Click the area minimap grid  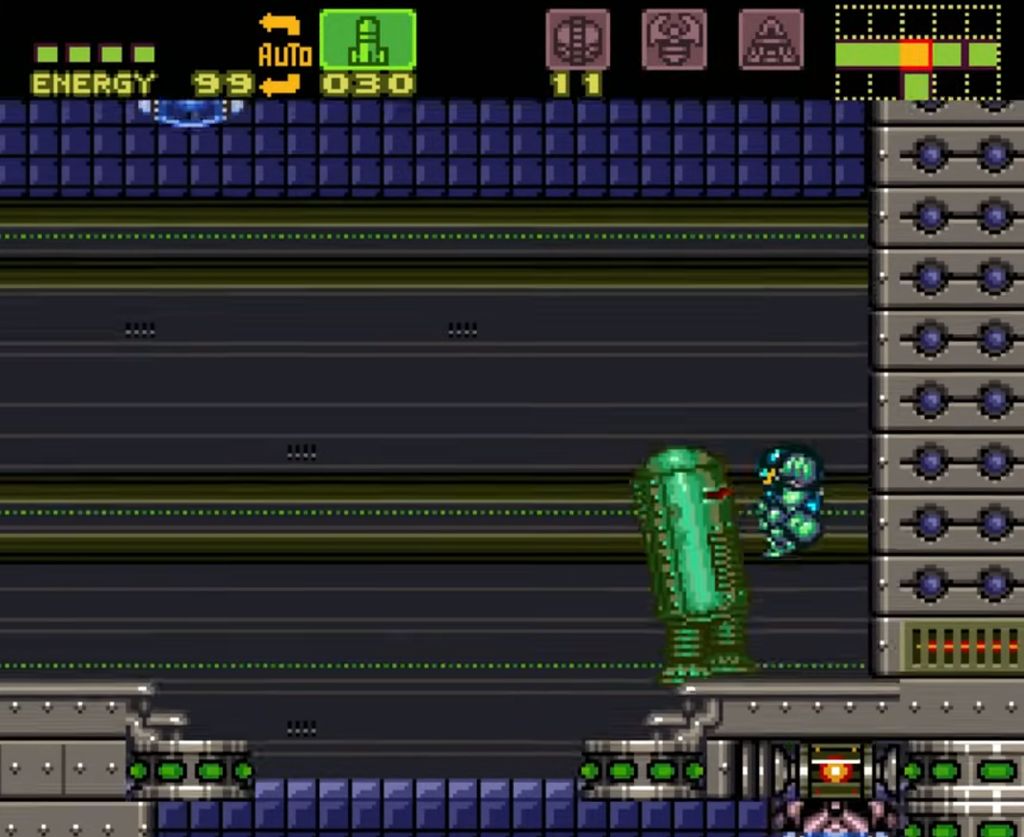(x=917, y=52)
